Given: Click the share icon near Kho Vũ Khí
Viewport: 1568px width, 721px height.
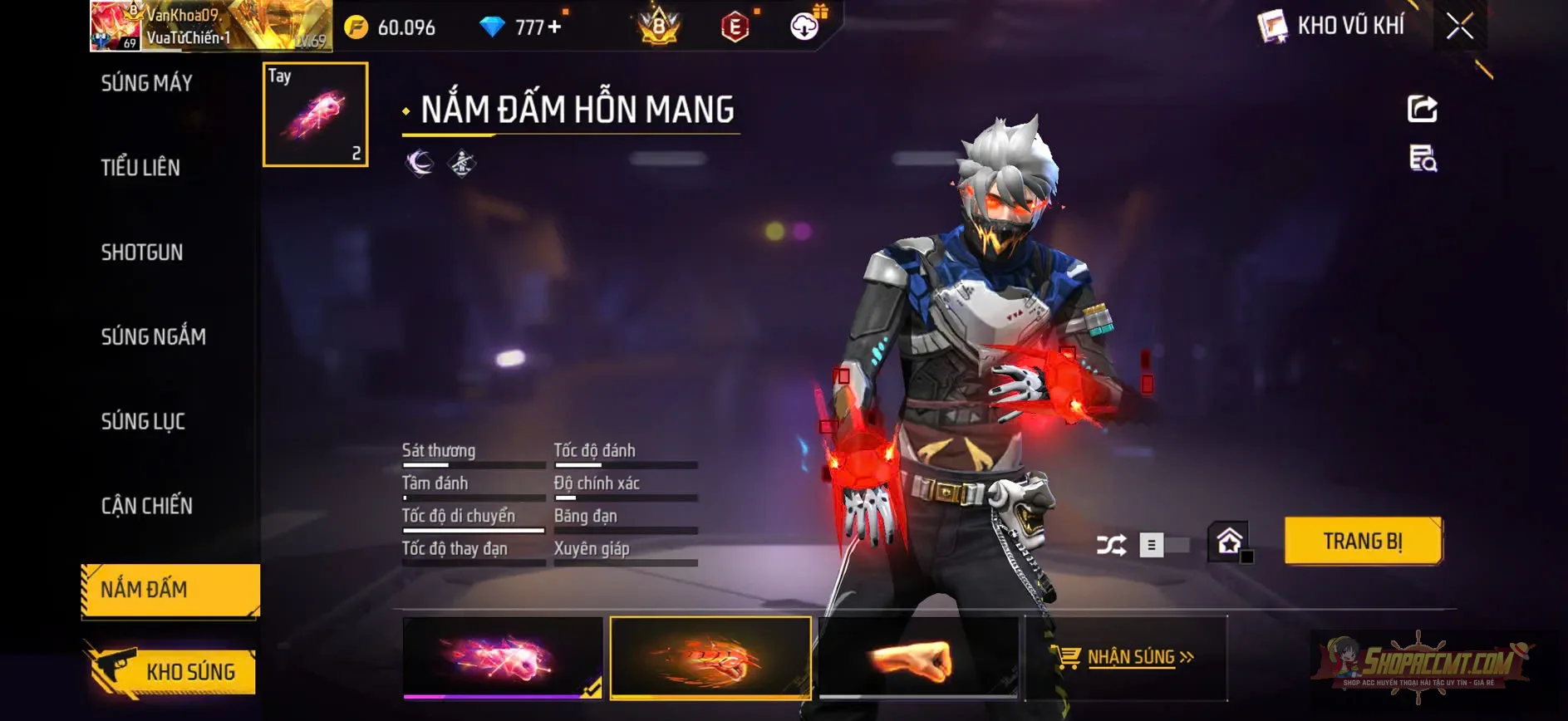Looking at the screenshot, I should click(1423, 110).
